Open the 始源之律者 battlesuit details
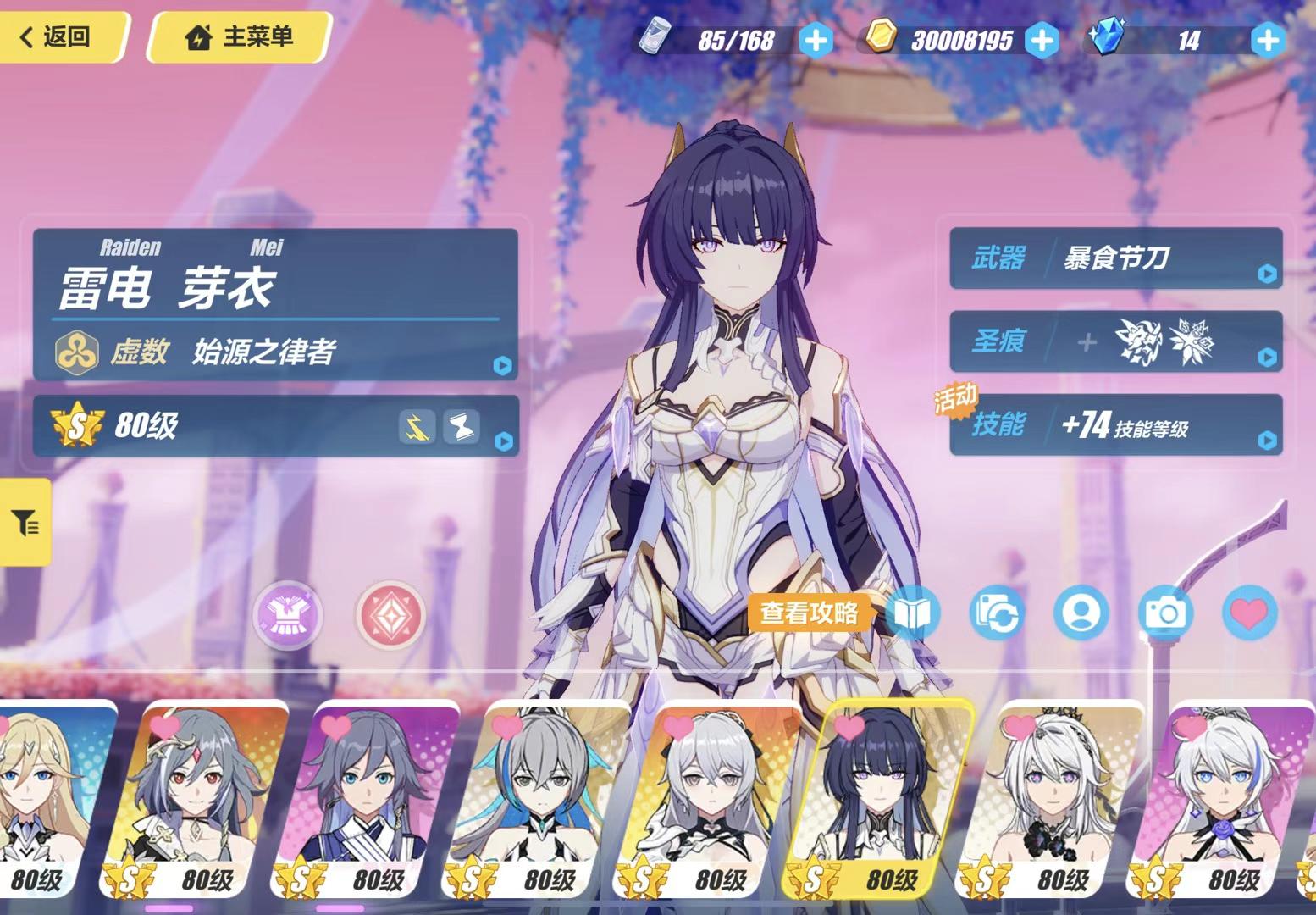This screenshot has height=915, width=1316. click(275, 352)
